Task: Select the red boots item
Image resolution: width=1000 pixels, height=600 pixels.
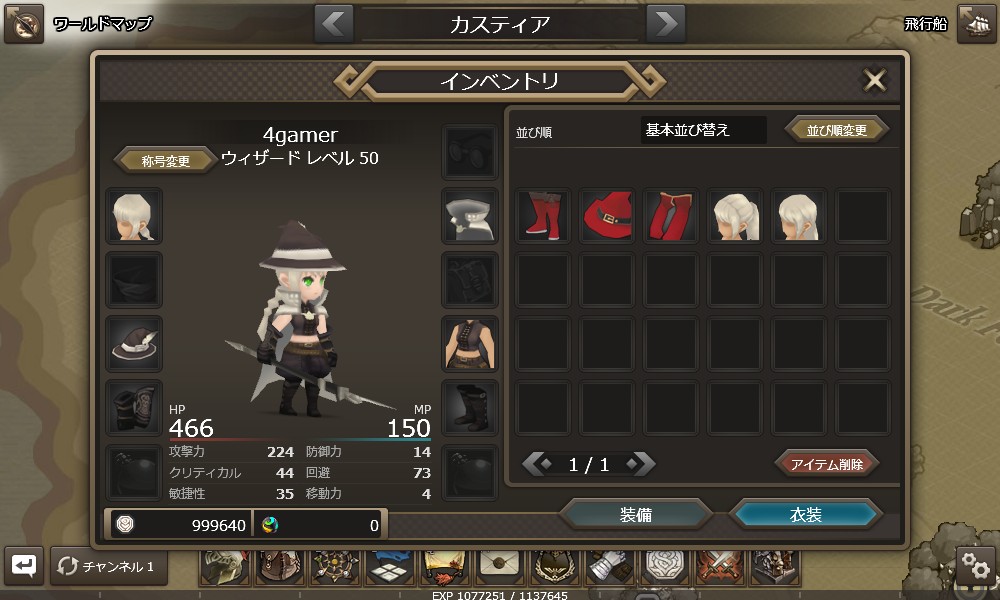Action: 543,216
